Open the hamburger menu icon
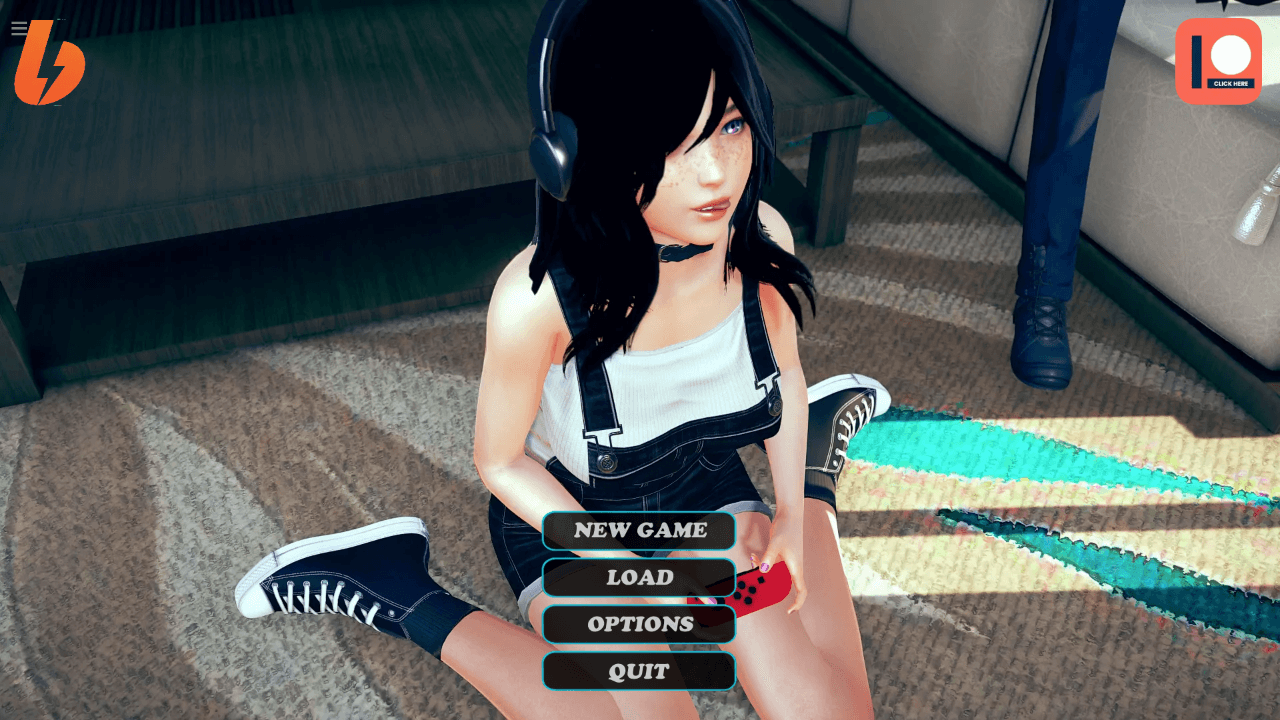This screenshot has height=720, width=1280. (19, 28)
